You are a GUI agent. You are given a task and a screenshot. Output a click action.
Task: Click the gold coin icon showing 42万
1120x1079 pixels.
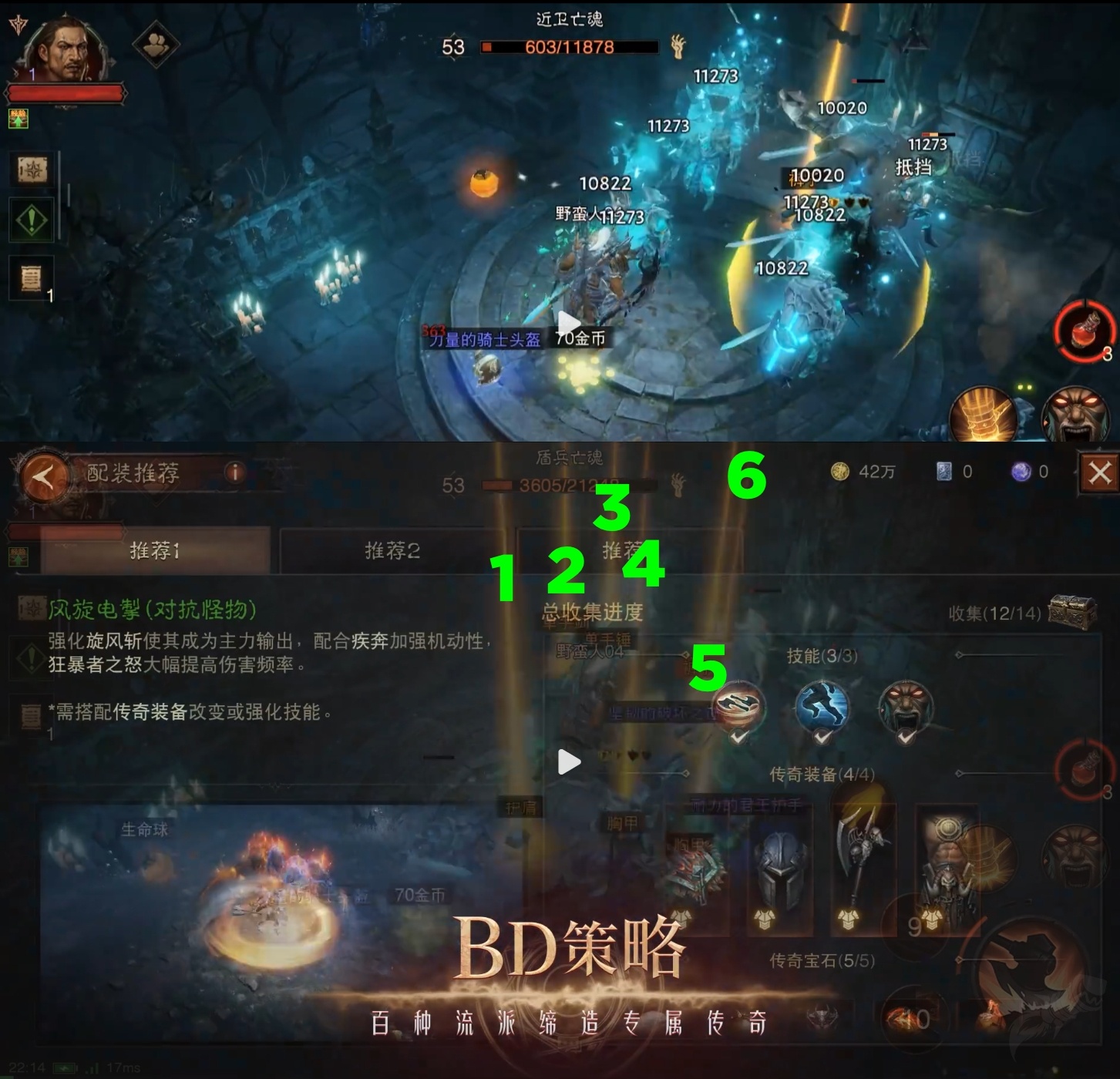click(839, 472)
